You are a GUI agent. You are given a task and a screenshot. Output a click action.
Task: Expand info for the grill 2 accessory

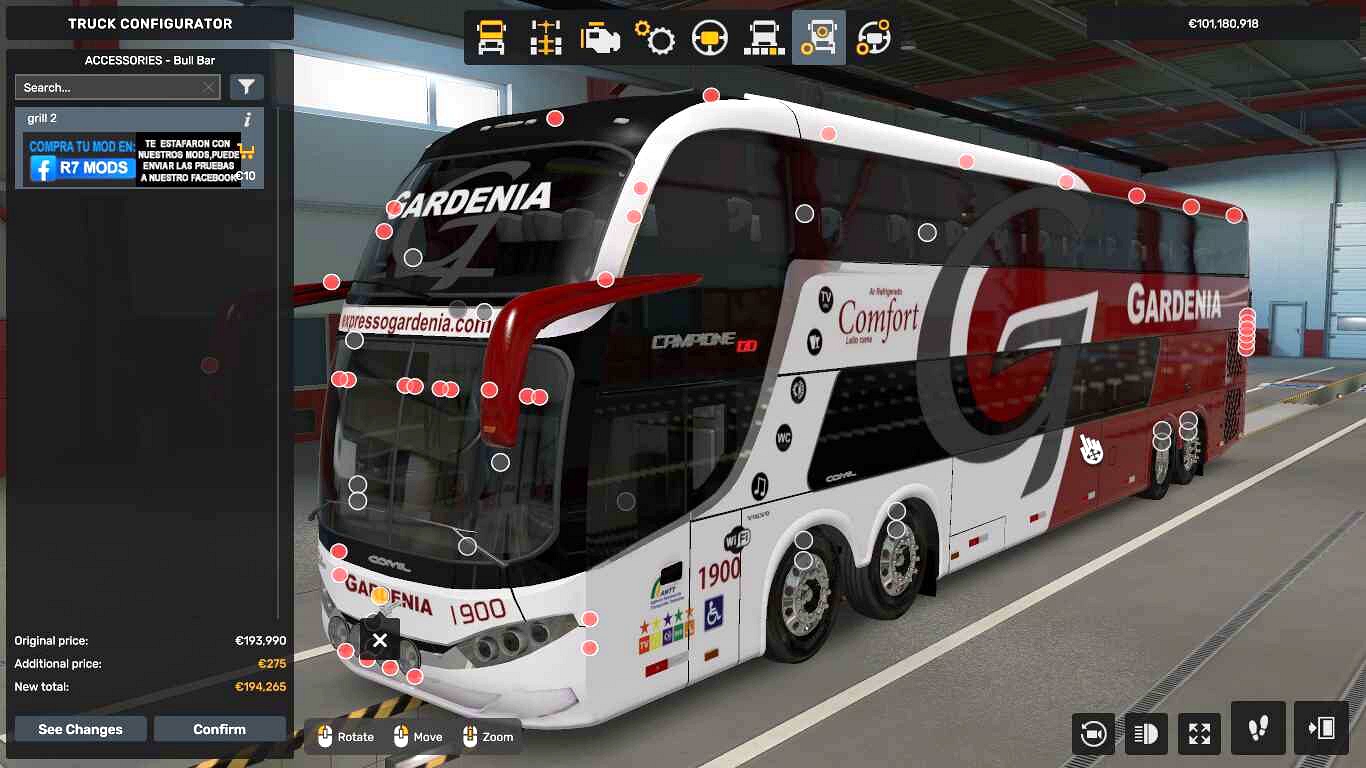[x=247, y=117]
